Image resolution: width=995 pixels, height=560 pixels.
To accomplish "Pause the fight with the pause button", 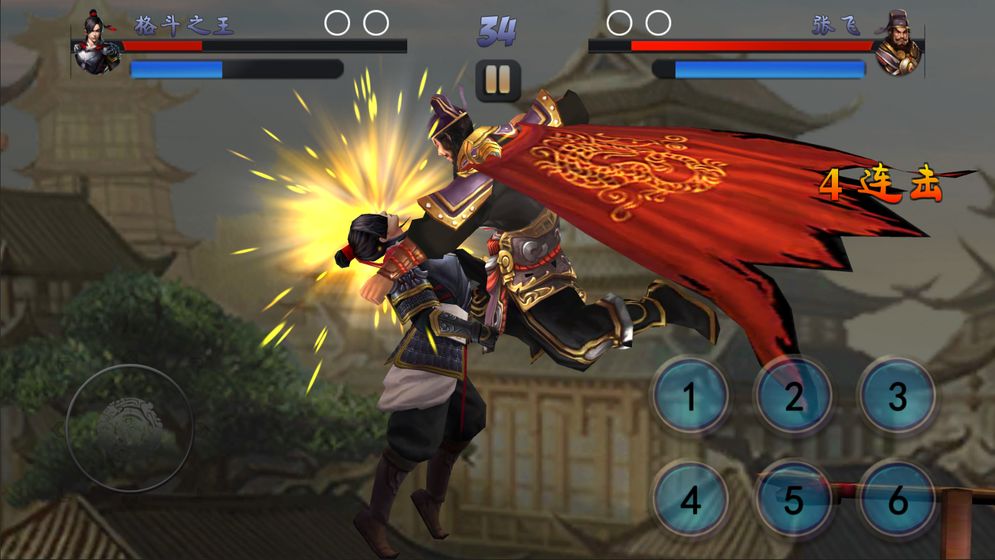I will point(498,80).
